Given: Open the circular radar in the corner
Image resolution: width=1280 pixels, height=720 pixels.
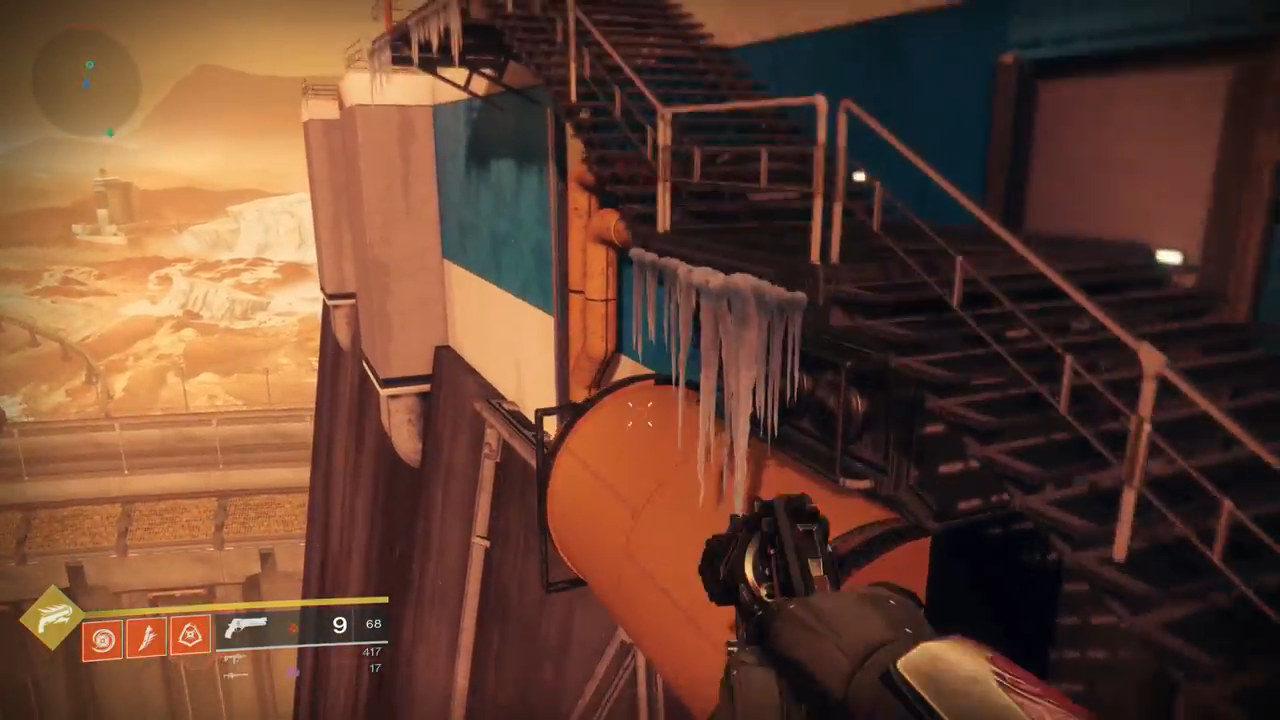Looking at the screenshot, I should coord(86,81).
